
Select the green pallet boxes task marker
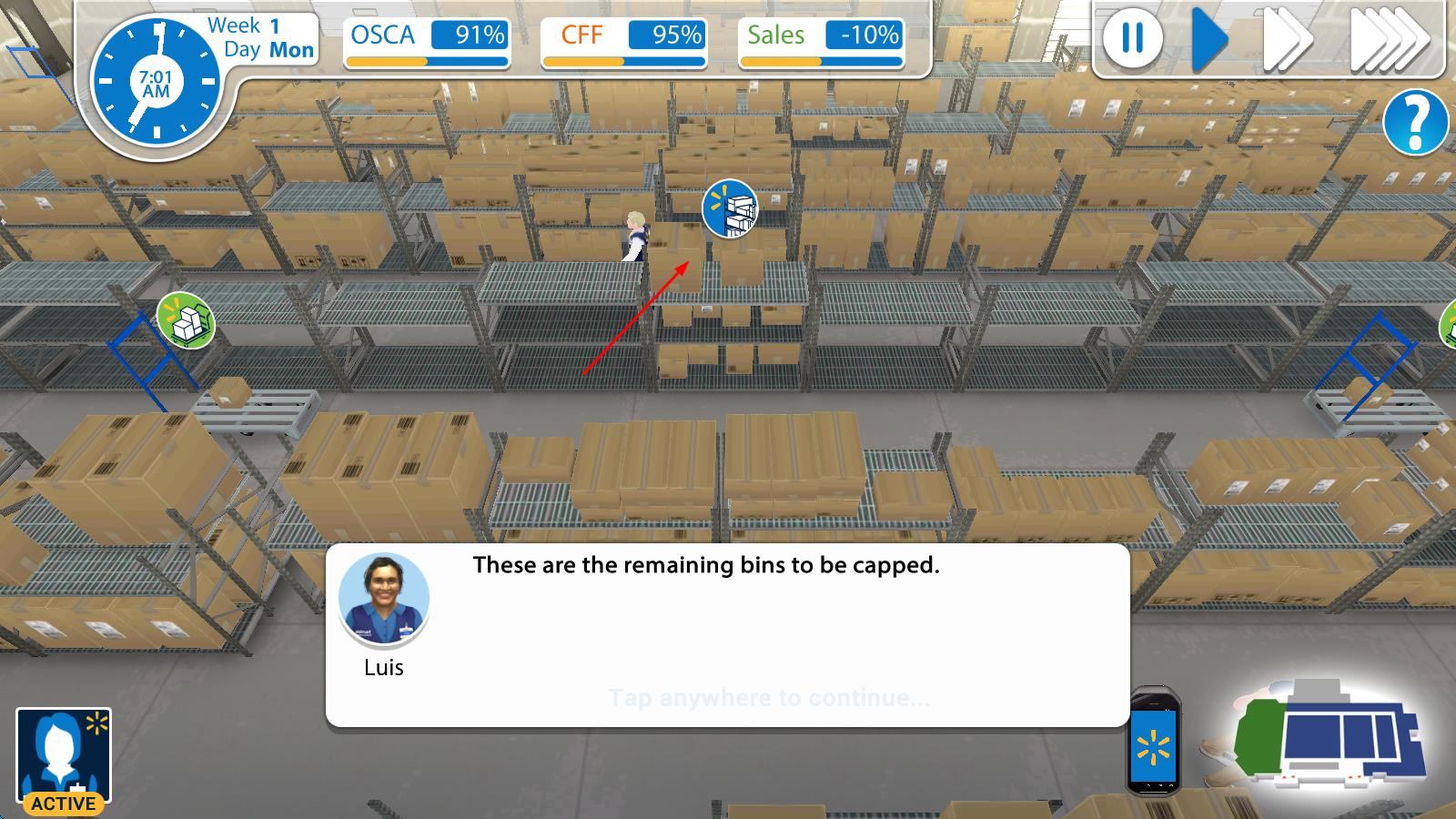186,320
